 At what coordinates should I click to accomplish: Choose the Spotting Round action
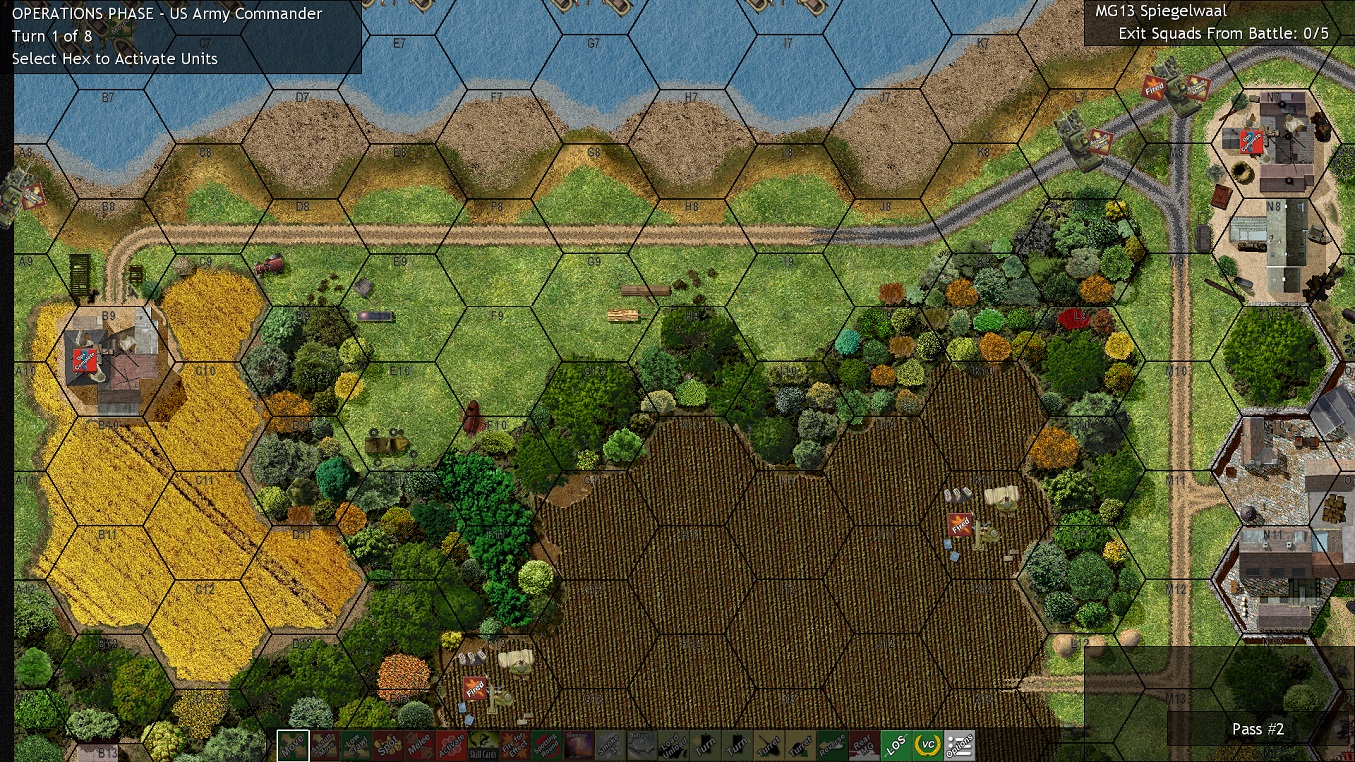[545, 746]
